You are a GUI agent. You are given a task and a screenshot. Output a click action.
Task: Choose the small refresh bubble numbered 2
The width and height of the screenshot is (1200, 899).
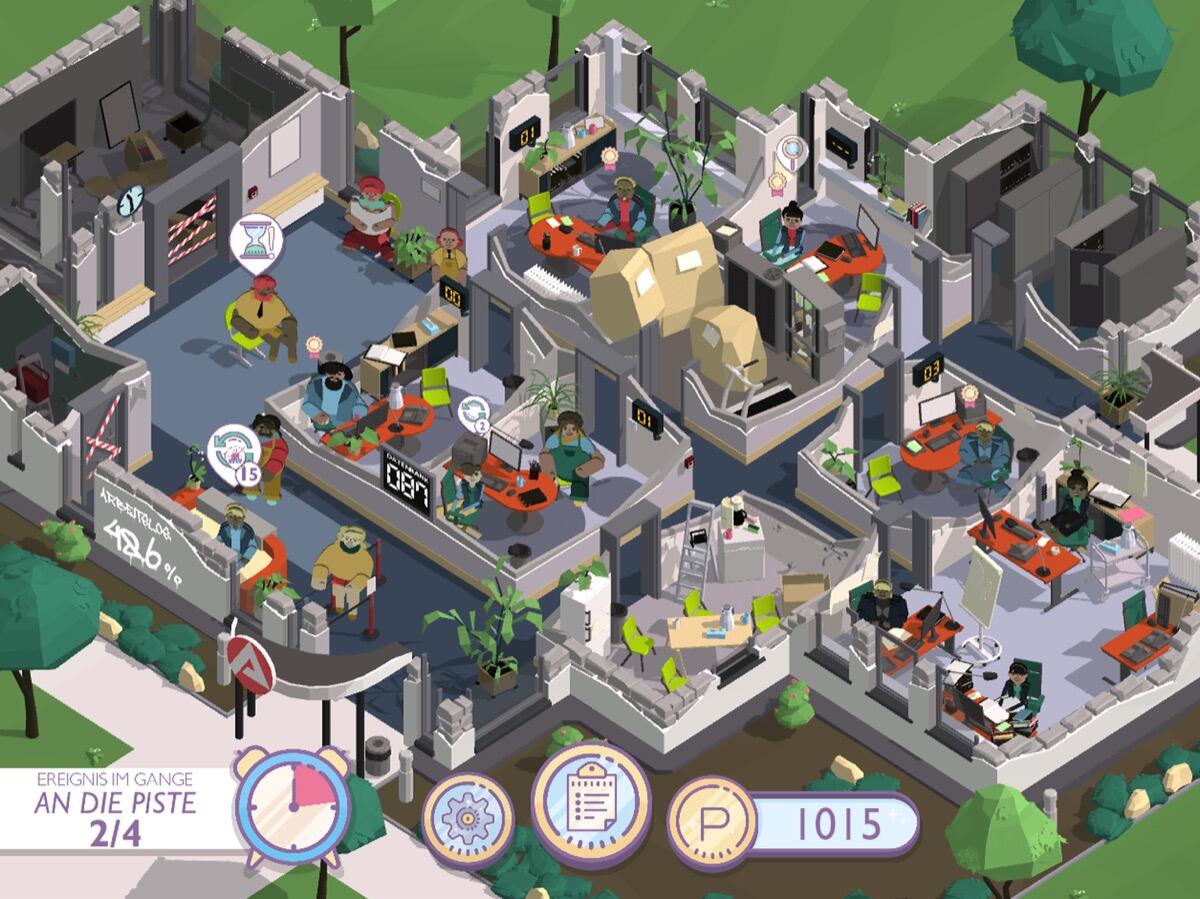[473, 414]
